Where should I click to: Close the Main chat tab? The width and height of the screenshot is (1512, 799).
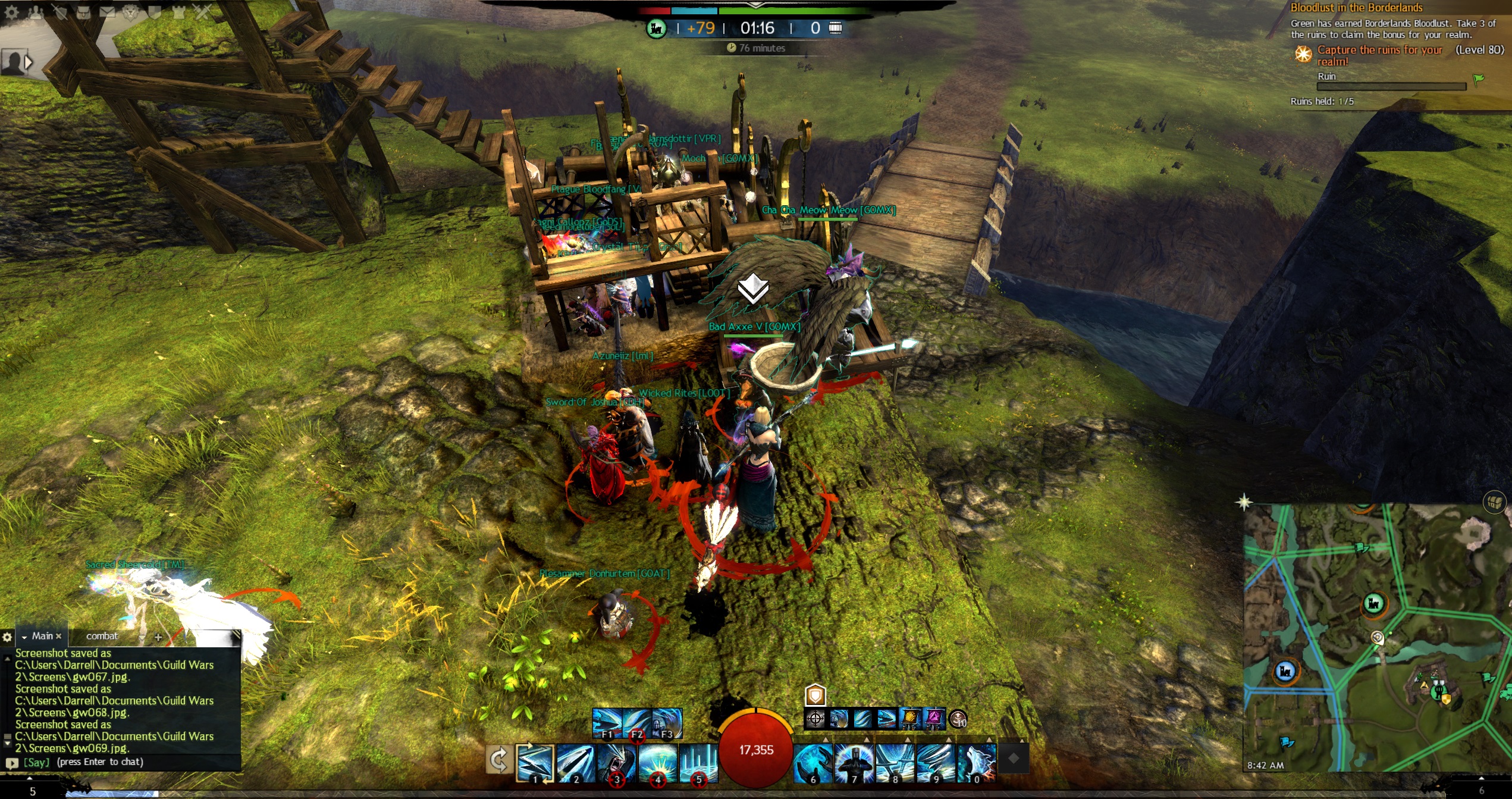[58, 636]
